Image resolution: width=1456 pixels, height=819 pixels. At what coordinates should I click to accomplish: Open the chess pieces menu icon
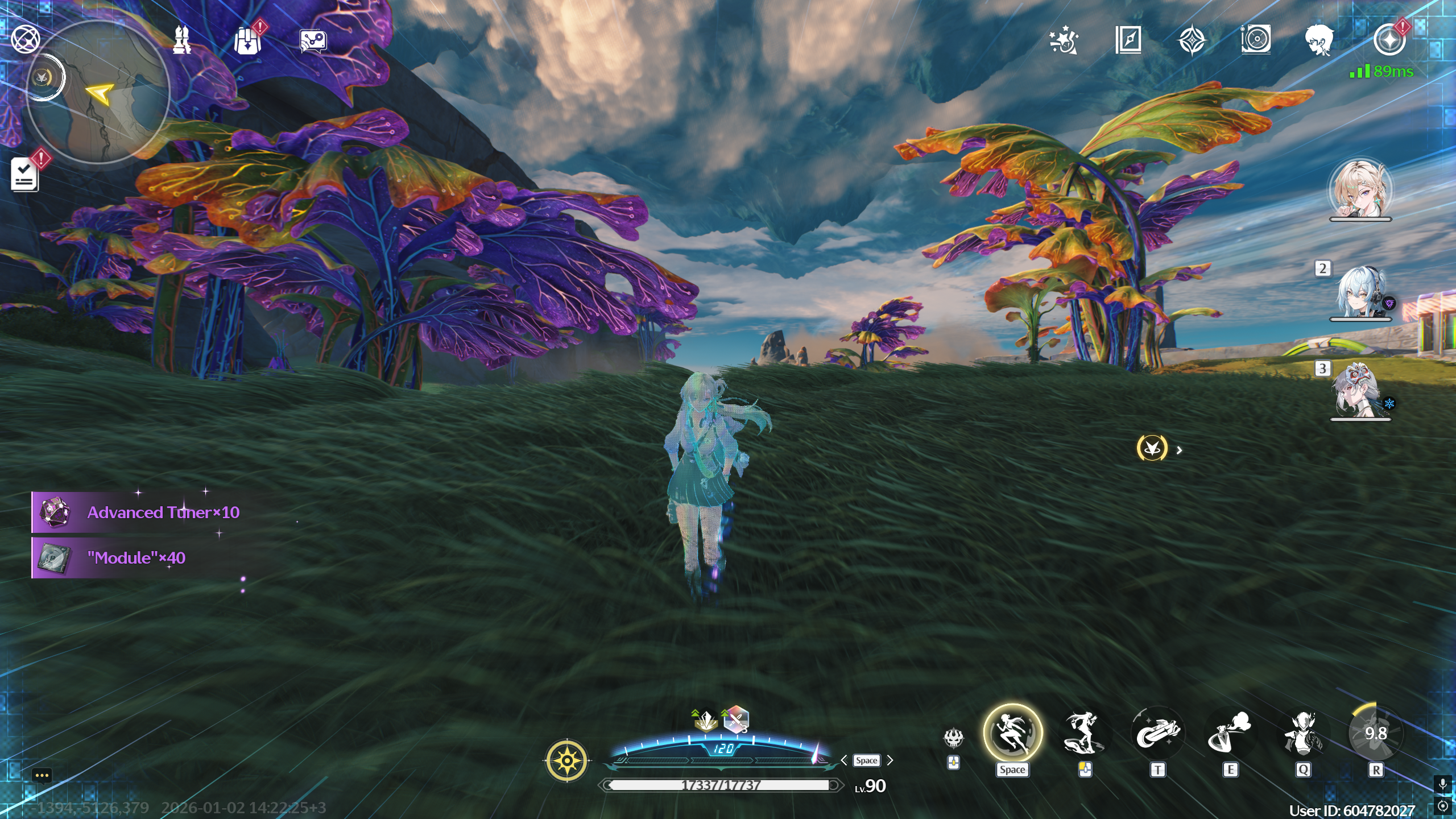[182, 40]
